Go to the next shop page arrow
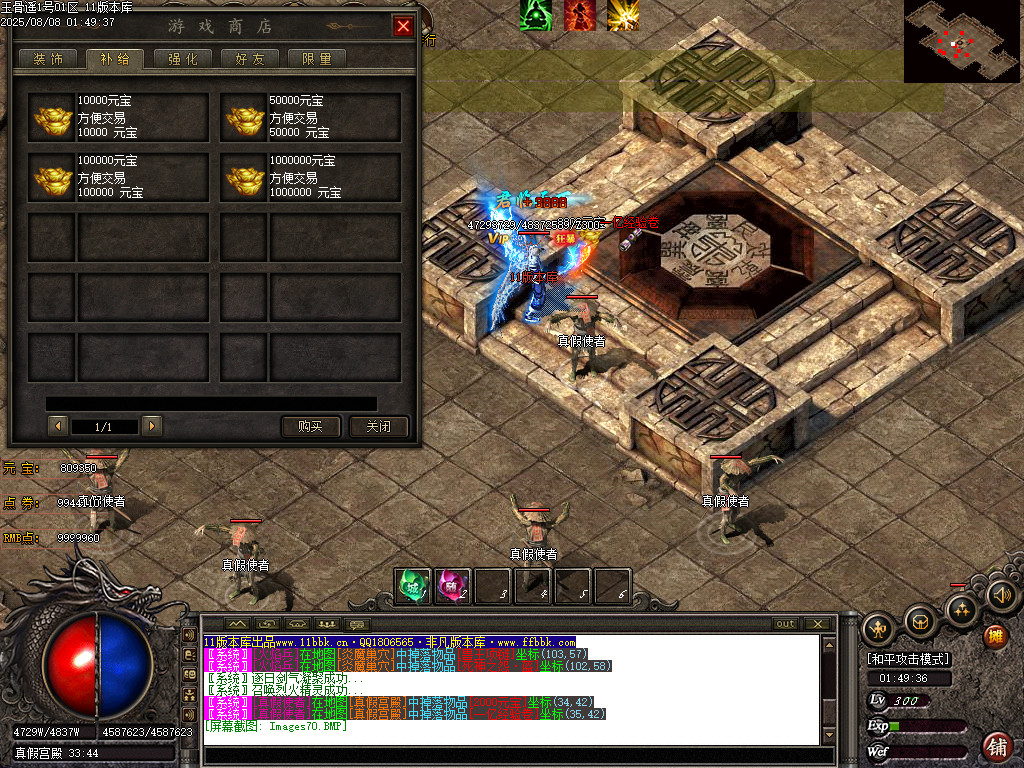 tap(152, 426)
